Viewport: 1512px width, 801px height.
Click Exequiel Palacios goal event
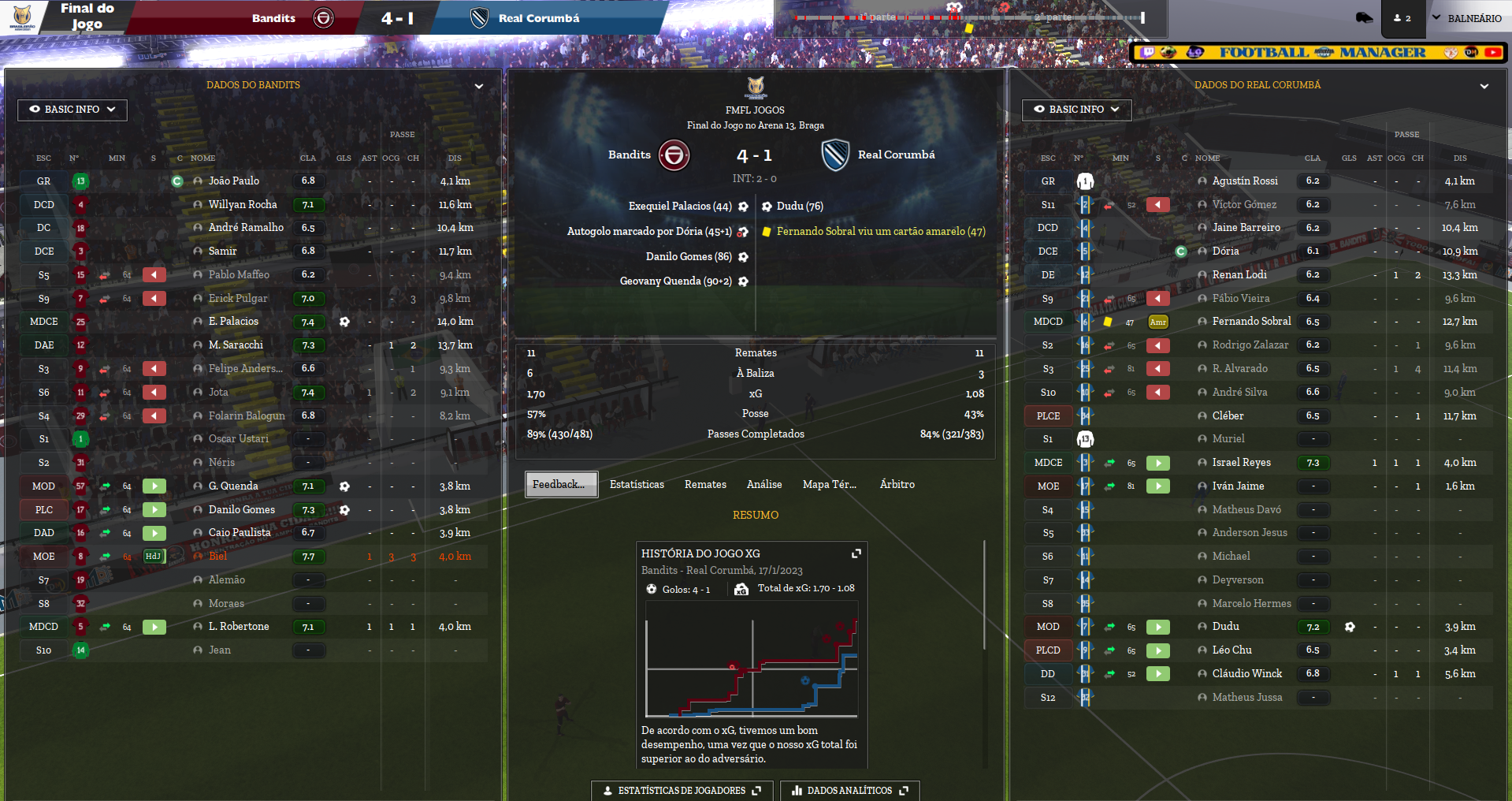680,206
